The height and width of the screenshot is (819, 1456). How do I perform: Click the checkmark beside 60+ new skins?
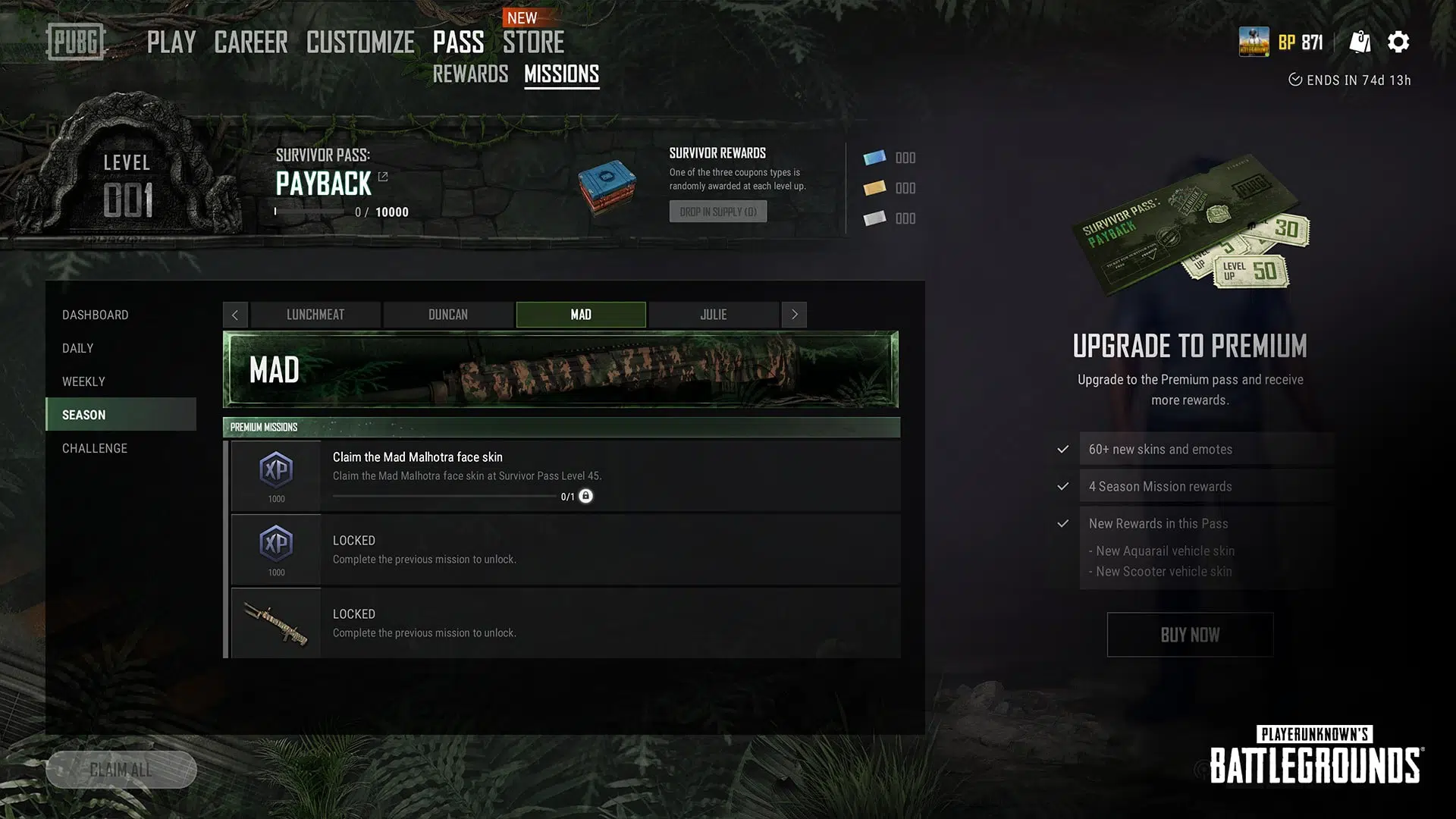coord(1062,449)
